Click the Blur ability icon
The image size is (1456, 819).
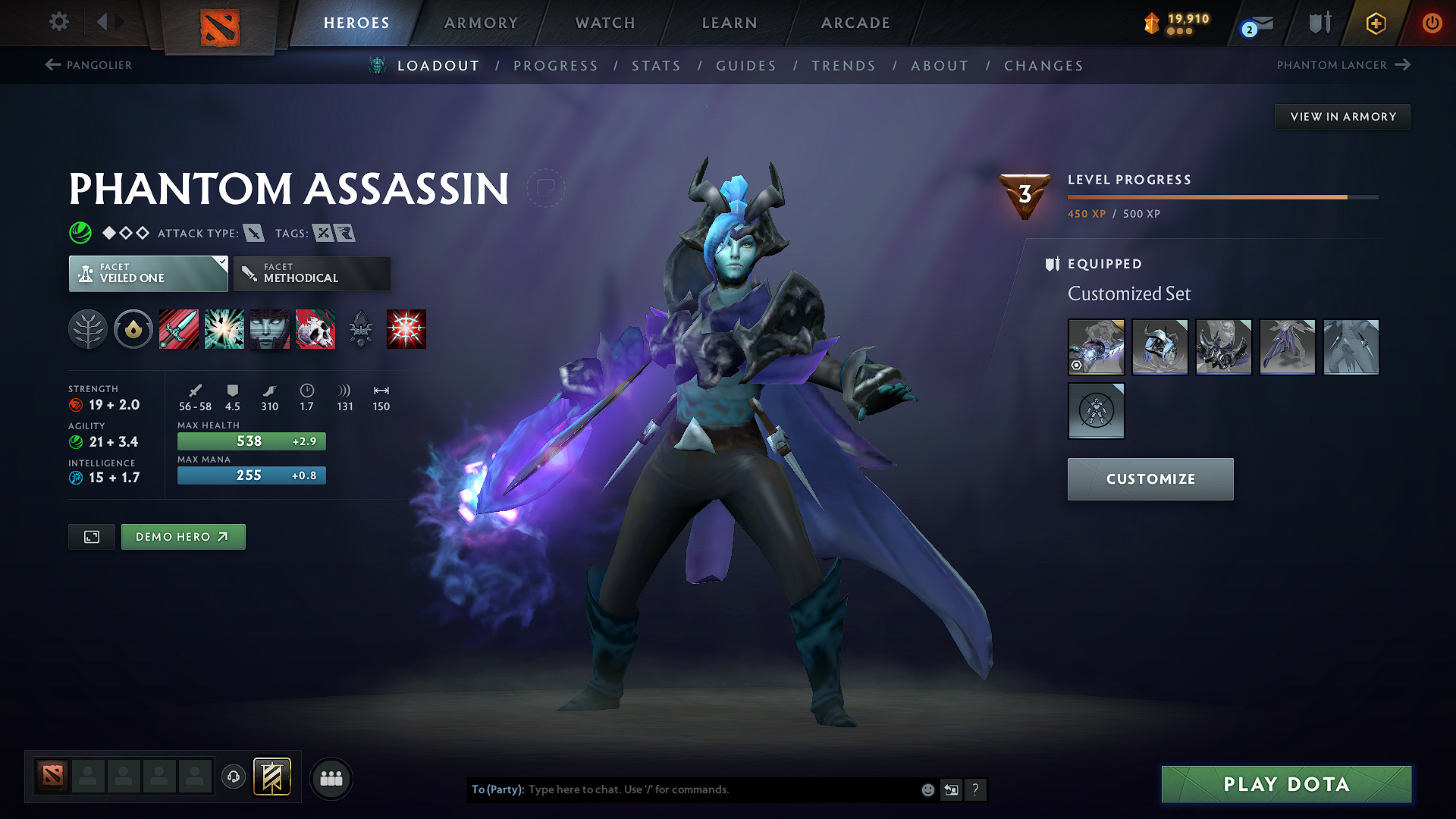click(x=269, y=329)
